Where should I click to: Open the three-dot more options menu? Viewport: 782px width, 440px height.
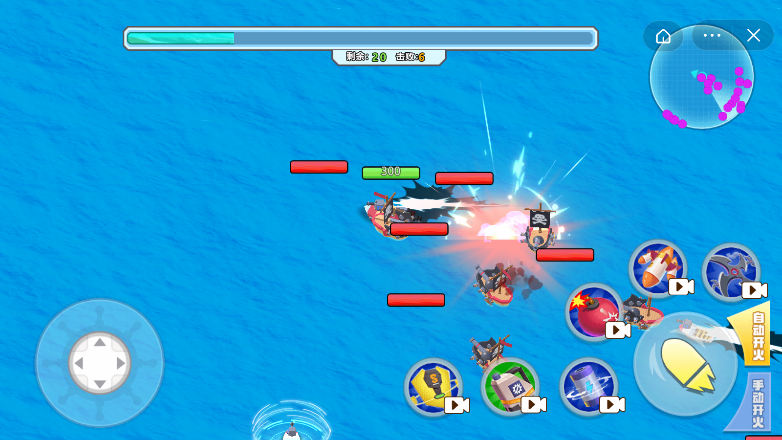712,36
